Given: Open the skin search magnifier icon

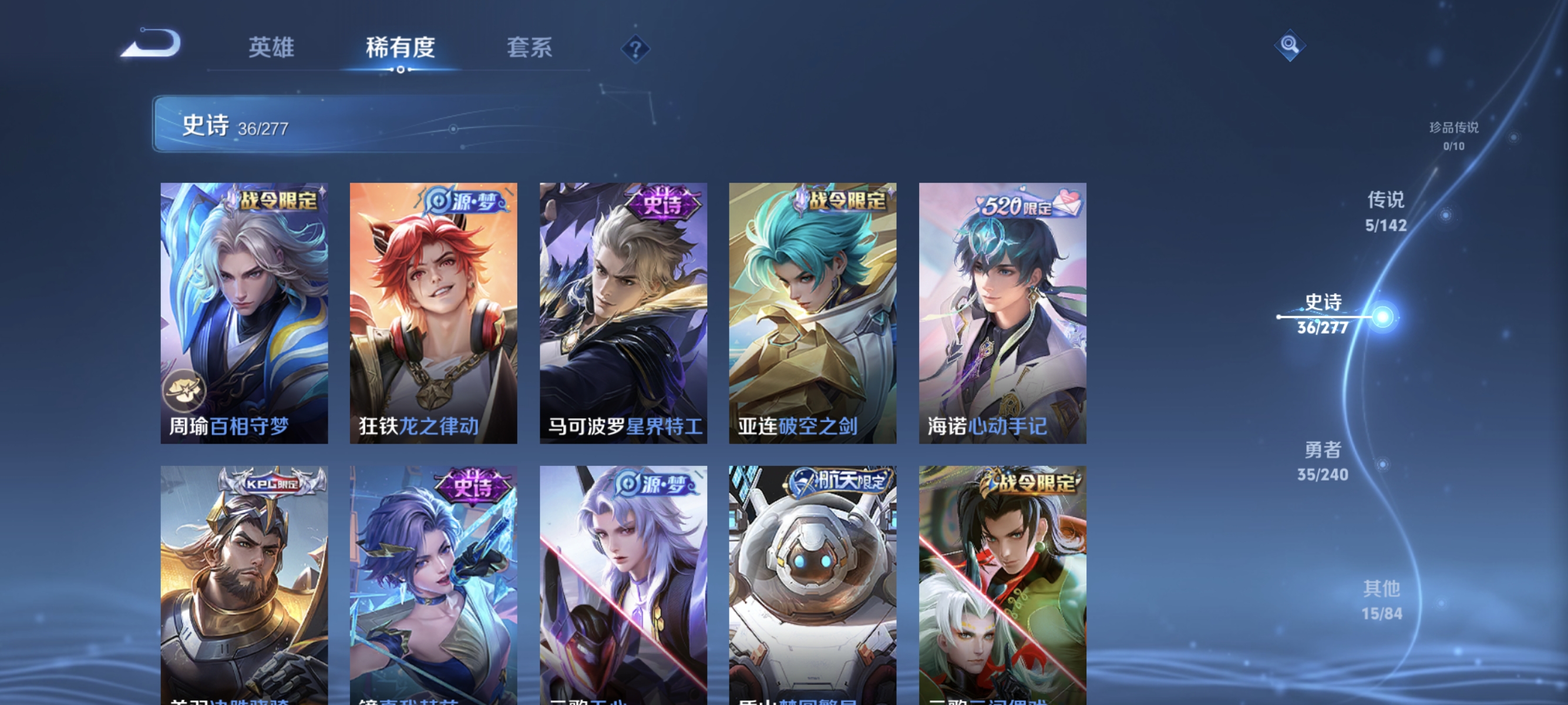Looking at the screenshot, I should click(1290, 45).
